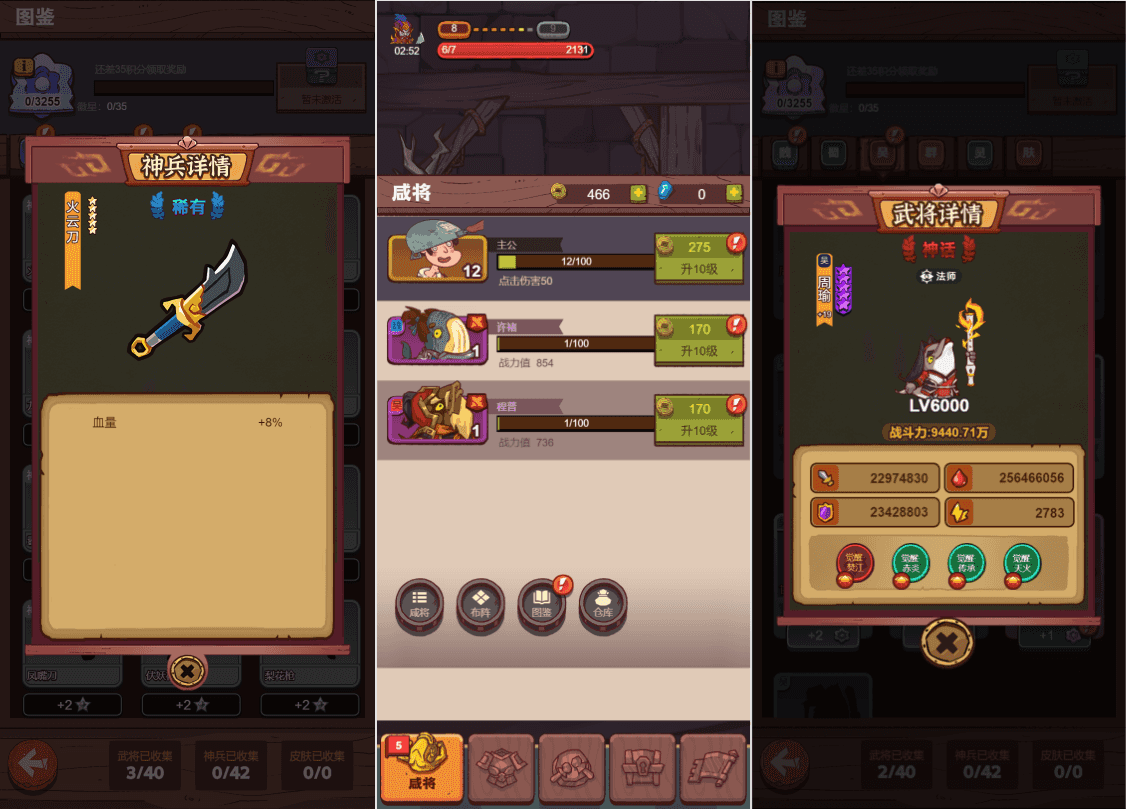This screenshot has width=1126, height=809.
Task: Switch to the armor equipment tab
Action: point(501,768)
